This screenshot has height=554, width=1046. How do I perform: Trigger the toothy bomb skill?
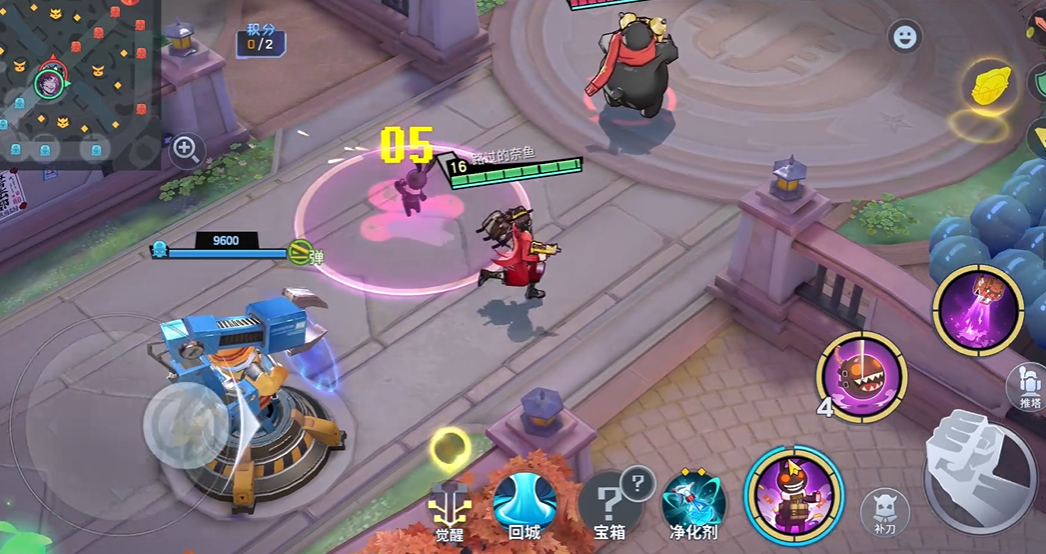pos(861,377)
